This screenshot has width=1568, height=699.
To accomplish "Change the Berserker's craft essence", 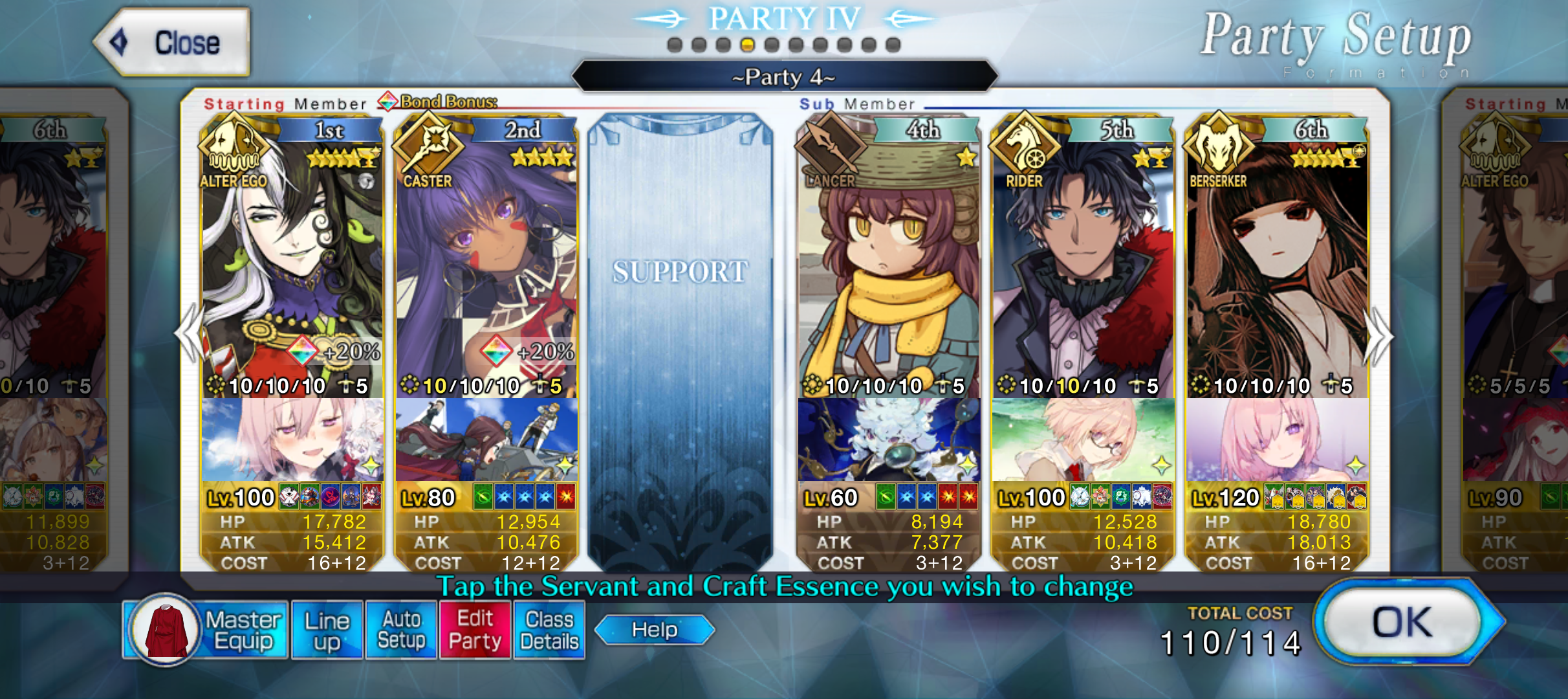I will pos(1277,440).
